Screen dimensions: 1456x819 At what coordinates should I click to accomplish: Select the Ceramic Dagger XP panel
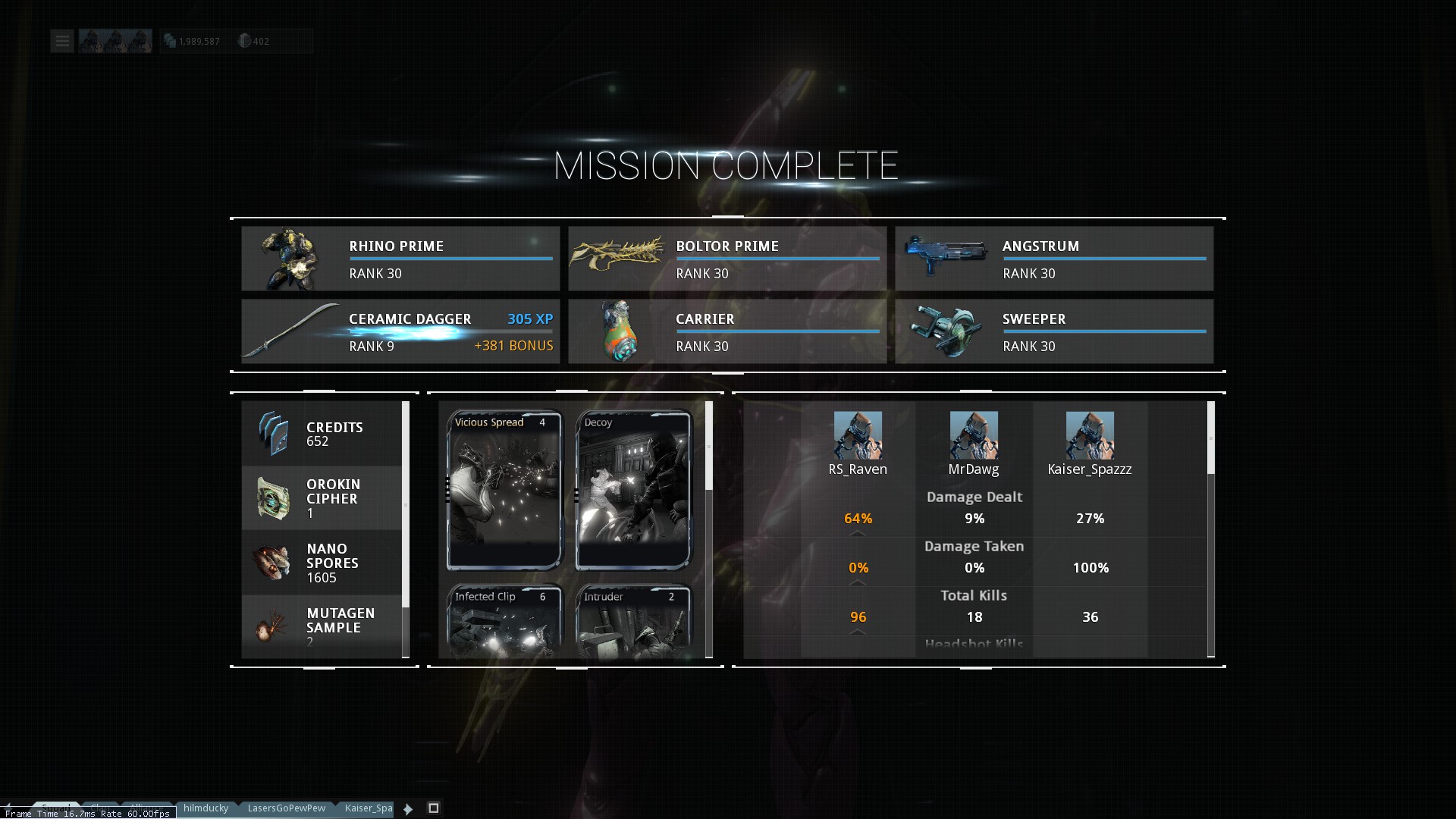pos(400,331)
